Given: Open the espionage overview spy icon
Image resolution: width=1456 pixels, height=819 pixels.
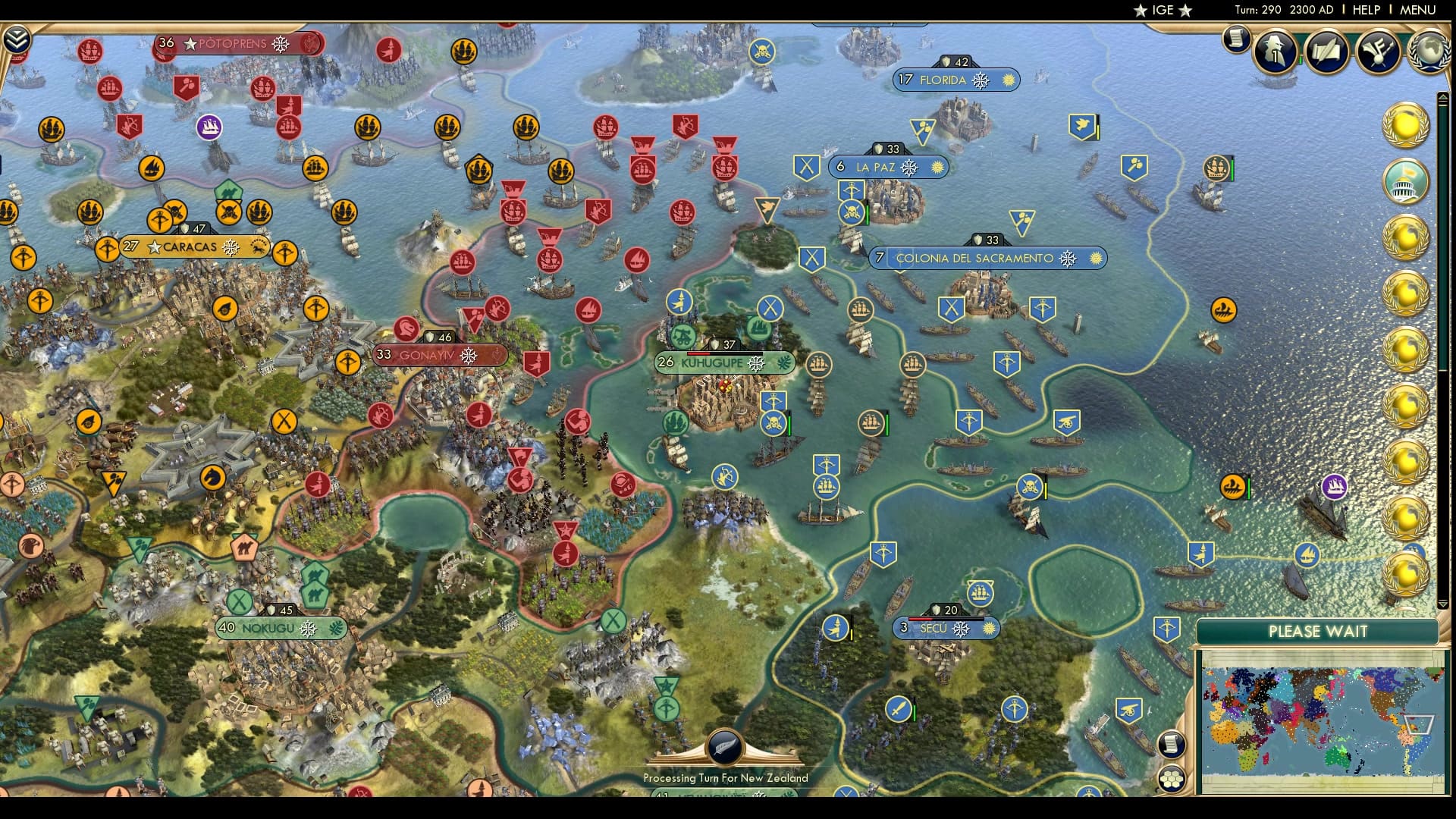Looking at the screenshot, I should 1276,52.
